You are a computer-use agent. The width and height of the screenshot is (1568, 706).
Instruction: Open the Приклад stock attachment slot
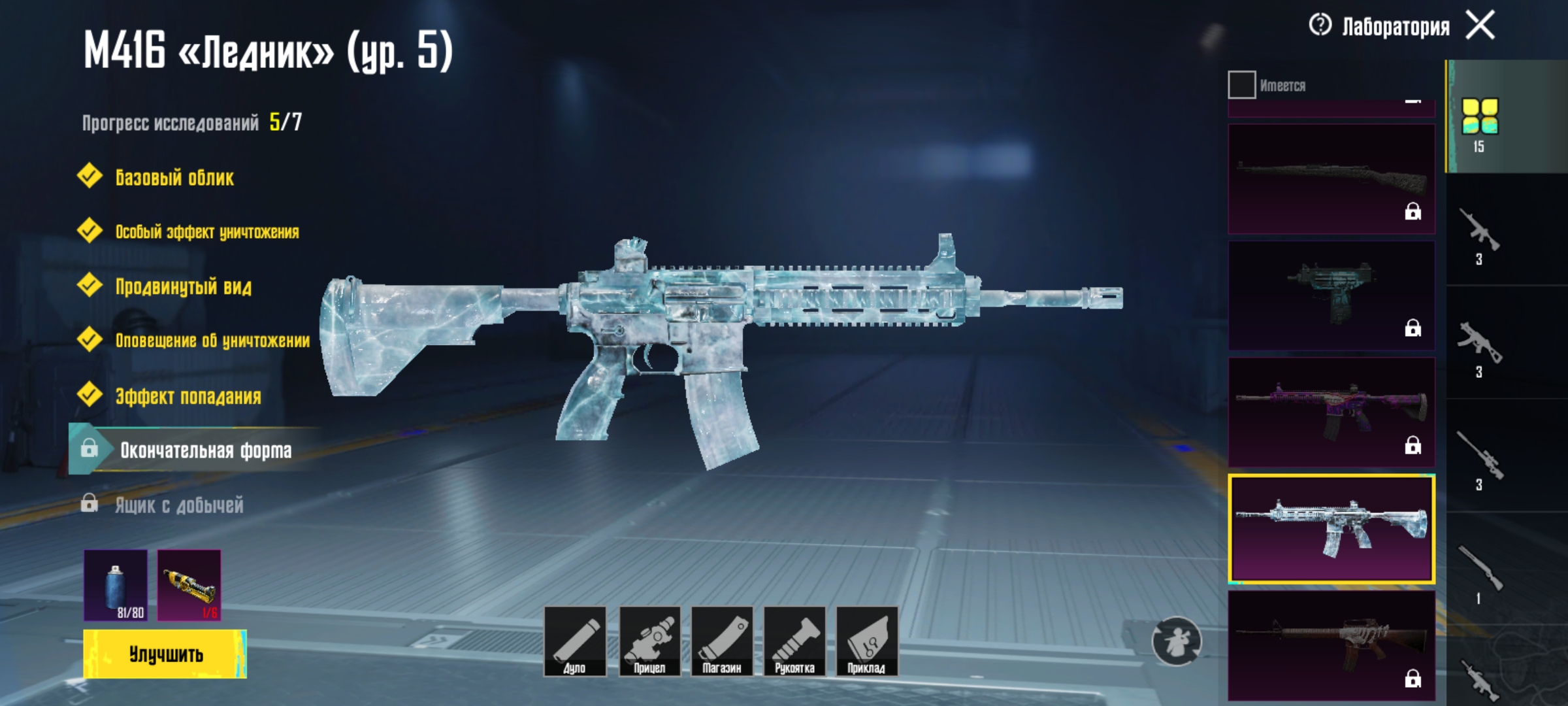tap(866, 641)
